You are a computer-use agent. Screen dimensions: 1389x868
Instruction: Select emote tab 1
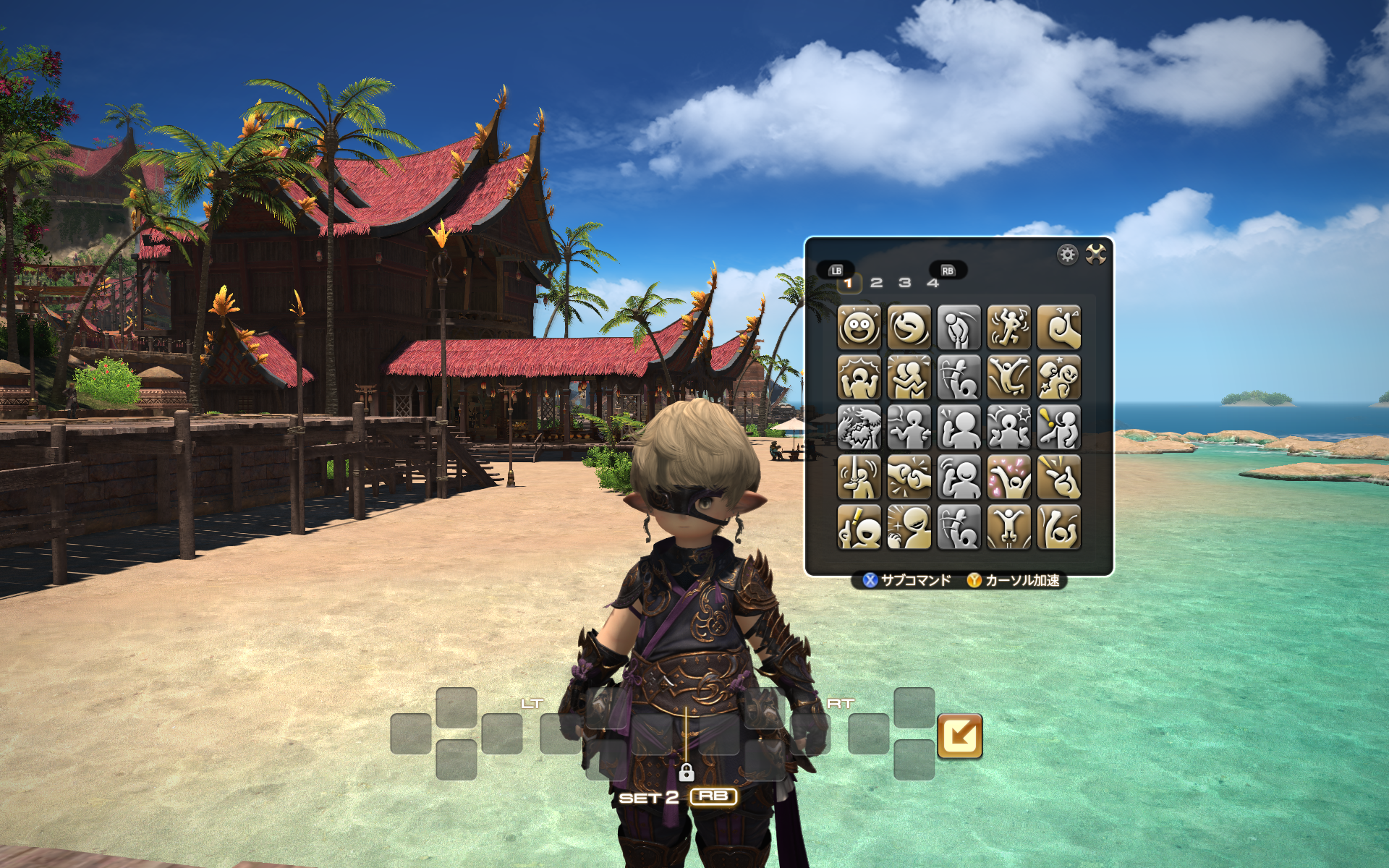click(849, 283)
